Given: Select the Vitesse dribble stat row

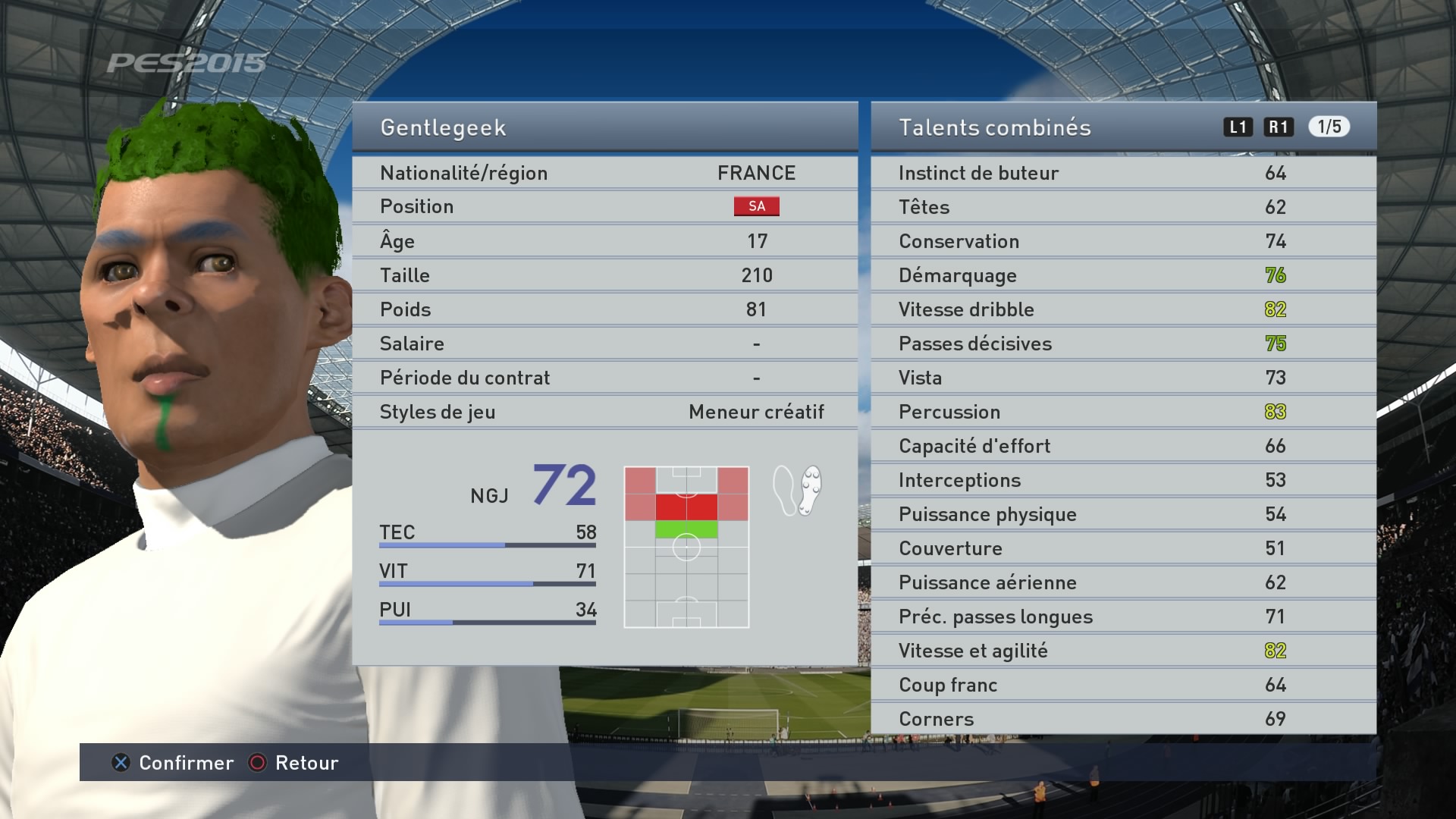Looking at the screenshot, I should pyautogui.click(x=1123, y=309).
